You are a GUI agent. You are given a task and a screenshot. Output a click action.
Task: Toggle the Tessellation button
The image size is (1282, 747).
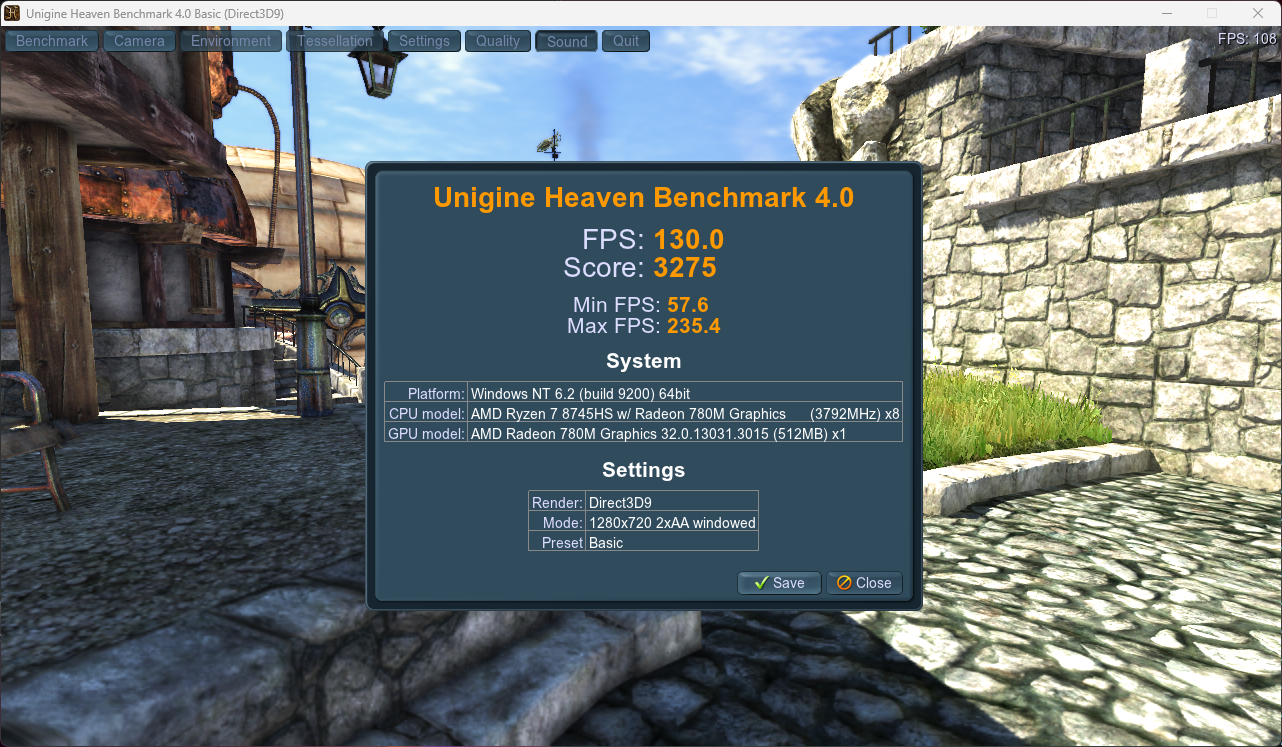(335, 41)
